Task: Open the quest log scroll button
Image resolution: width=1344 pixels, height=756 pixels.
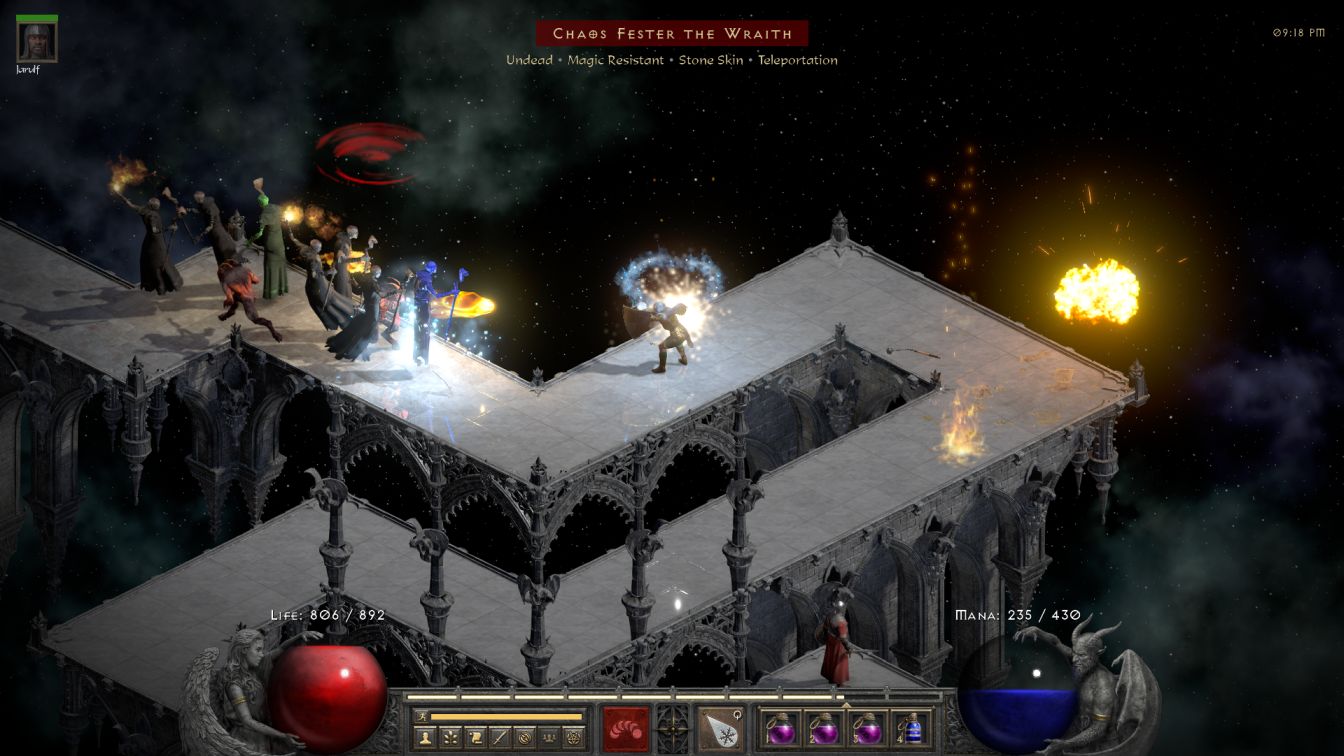Action: [x=474, y=738]
